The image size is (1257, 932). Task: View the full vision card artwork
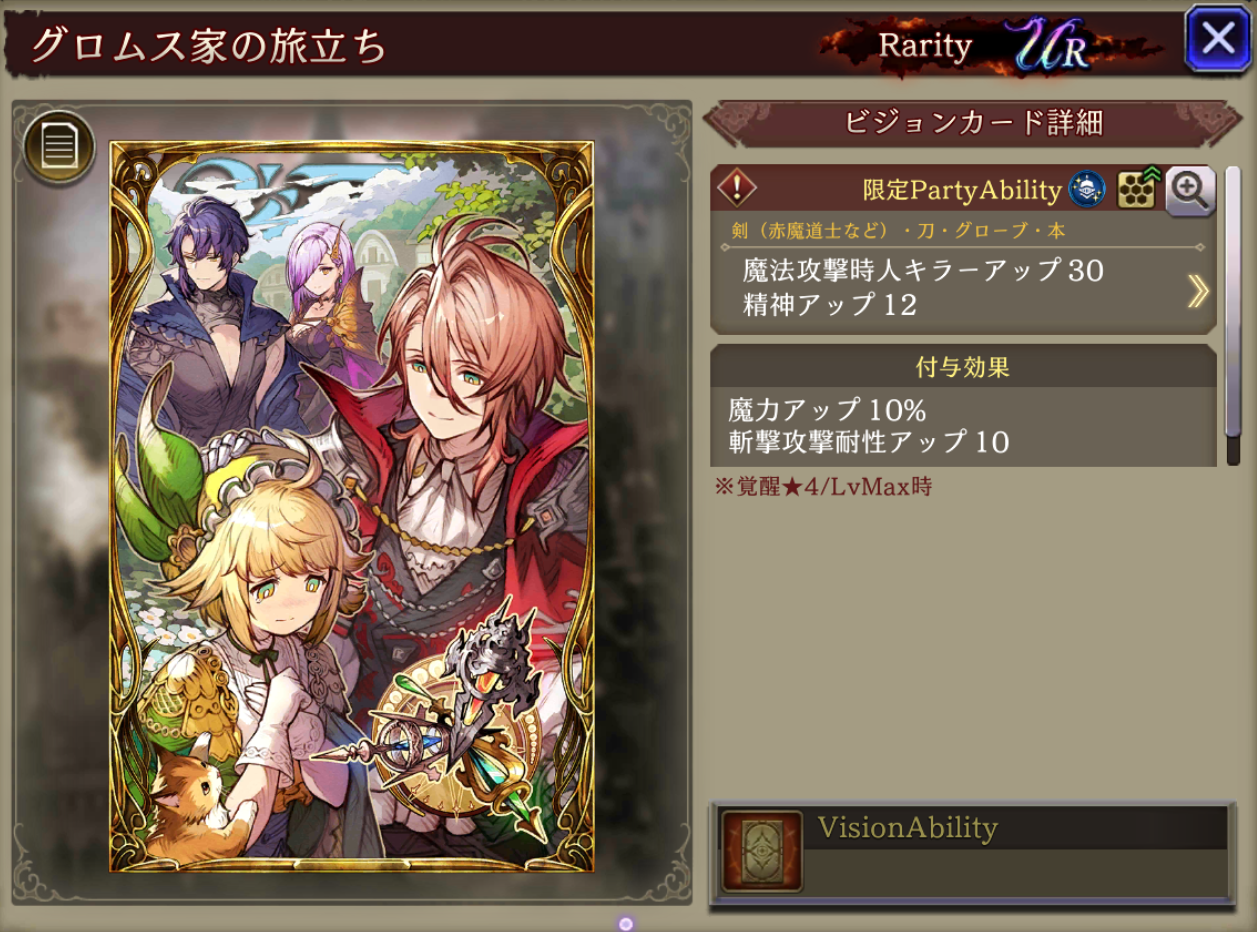[x=352, y=506]
